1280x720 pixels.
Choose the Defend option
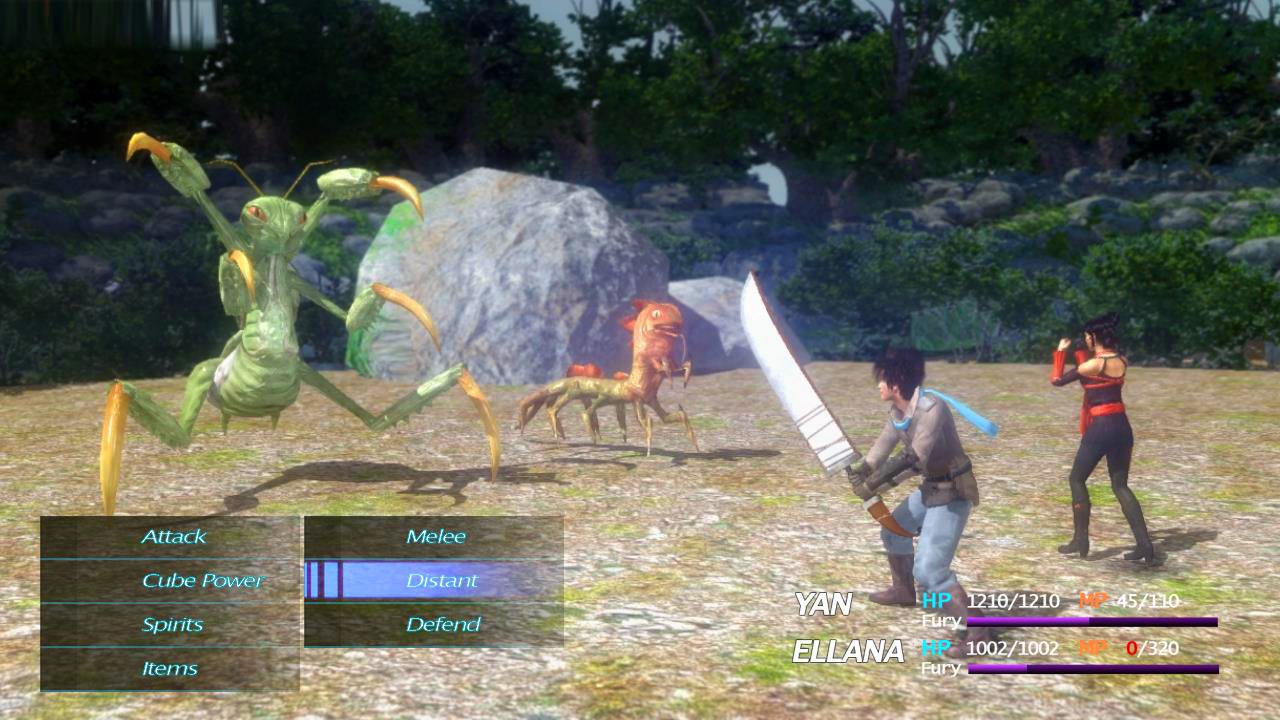[443, 625]
